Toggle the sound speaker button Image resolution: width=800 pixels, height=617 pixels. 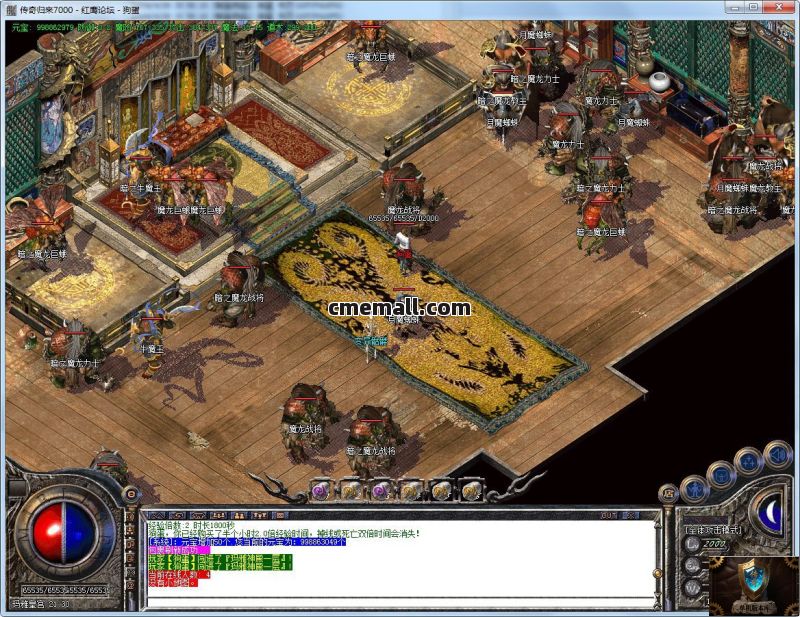tap(776, 455)
